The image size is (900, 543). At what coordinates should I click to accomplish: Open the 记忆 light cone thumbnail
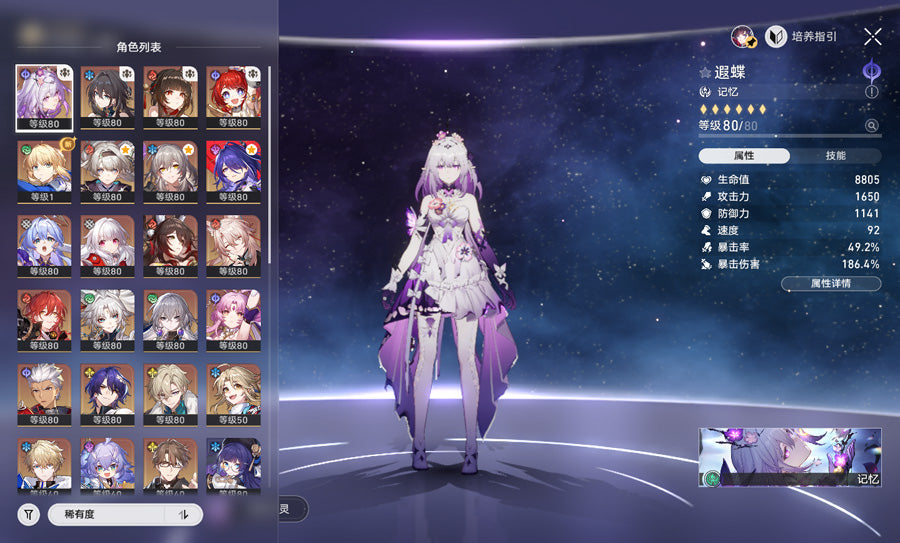click(x=790, y=457)
